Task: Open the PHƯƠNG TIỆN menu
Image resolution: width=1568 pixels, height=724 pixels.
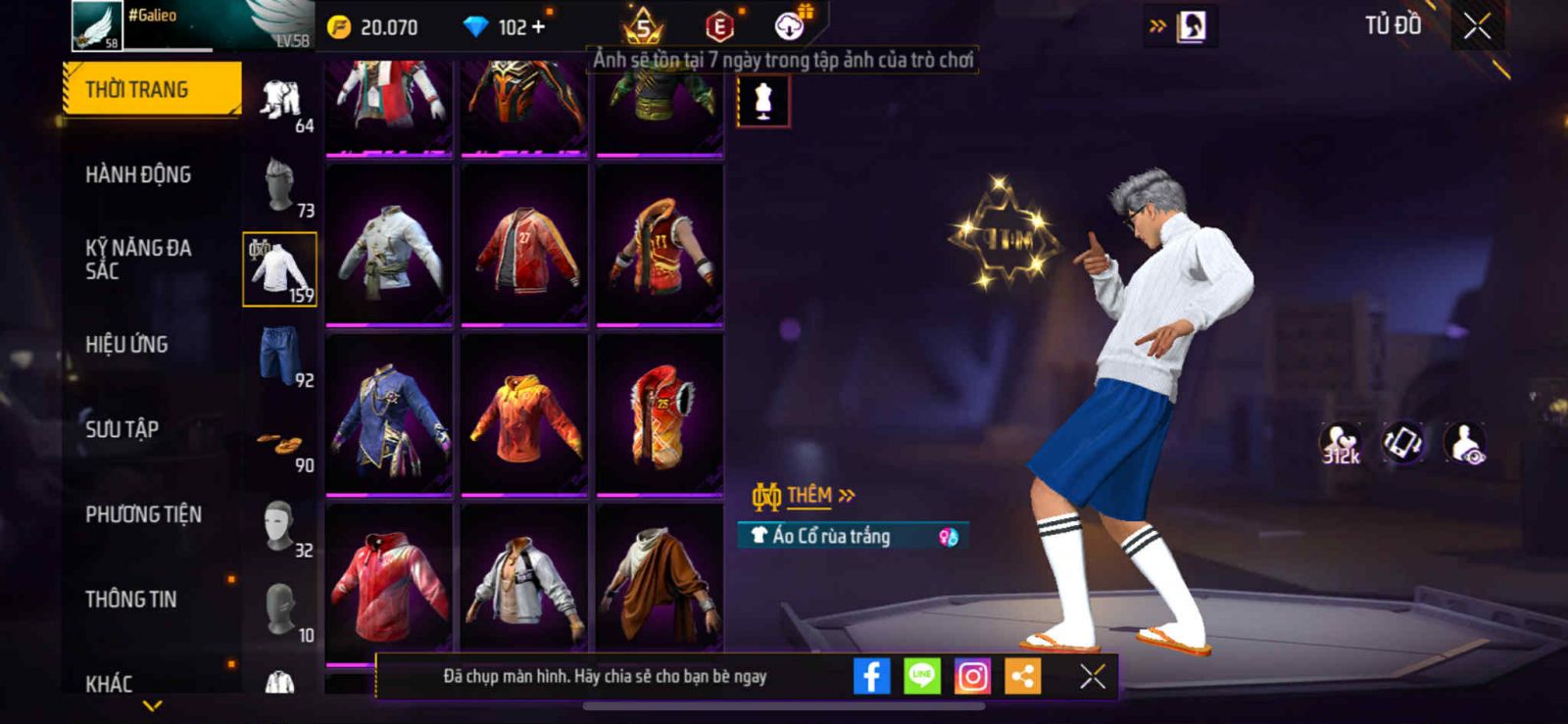Action: pyautogui.click(x=143, y=514)
